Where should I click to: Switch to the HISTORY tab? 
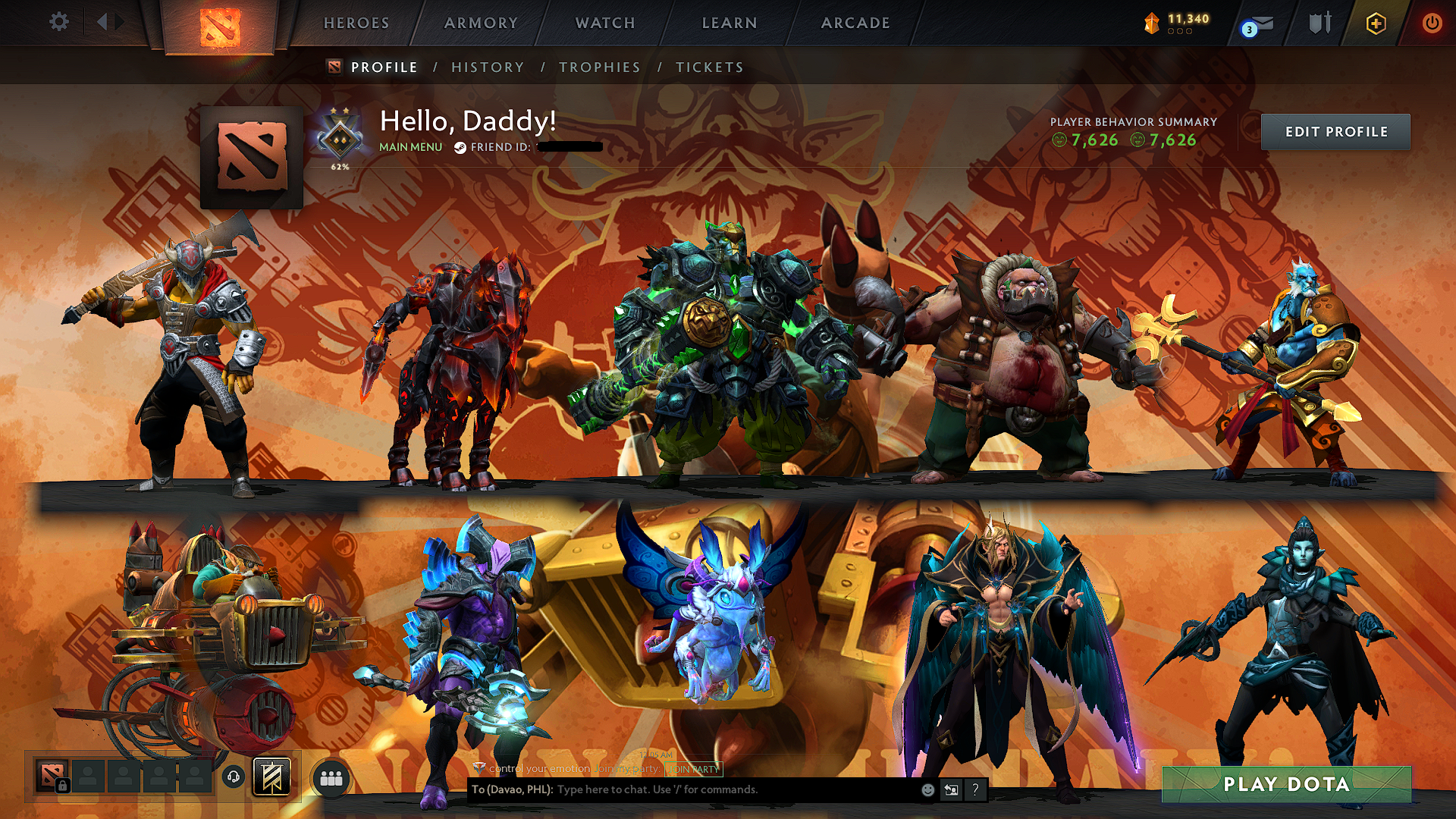tap(487, 67)
